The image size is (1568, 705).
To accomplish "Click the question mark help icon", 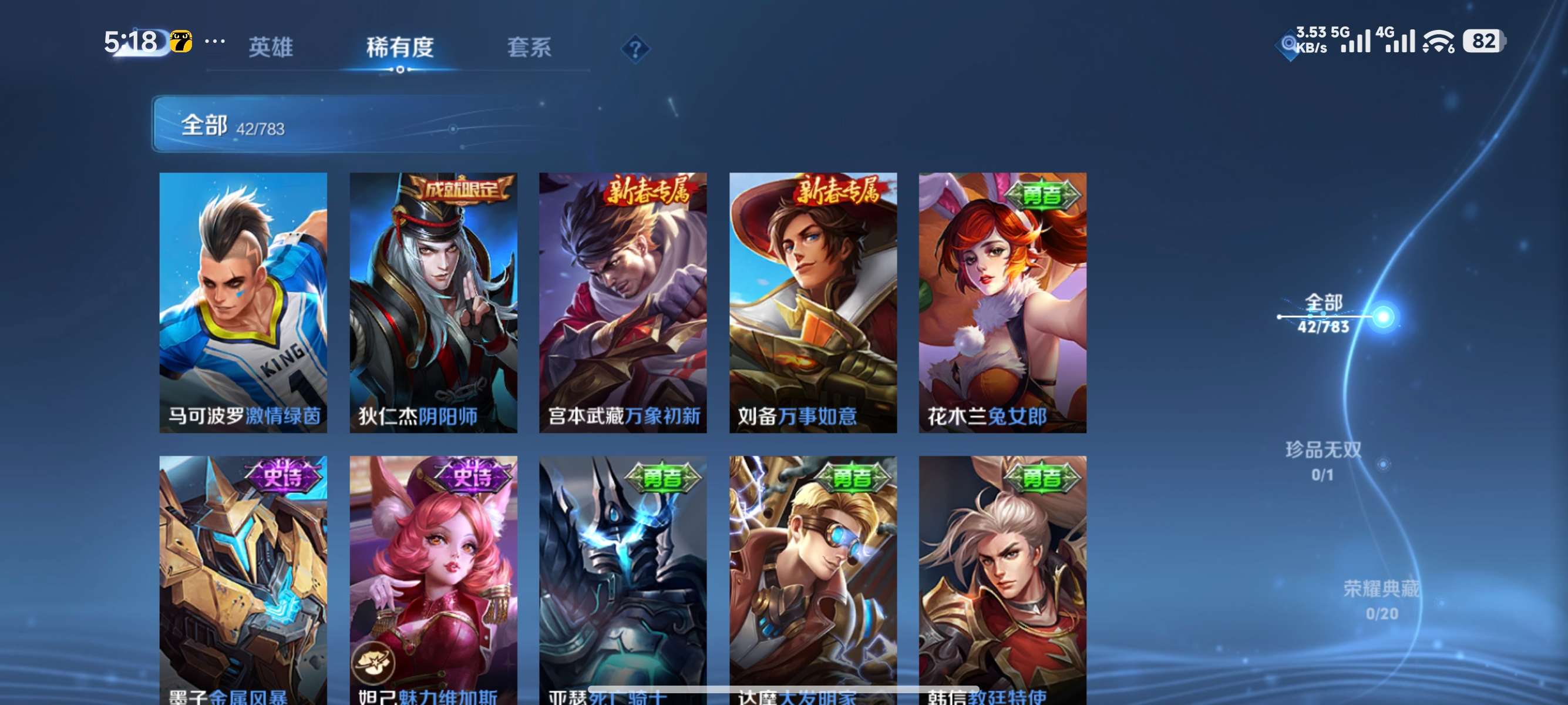I will pyautogui.click(x=635, y=49).
